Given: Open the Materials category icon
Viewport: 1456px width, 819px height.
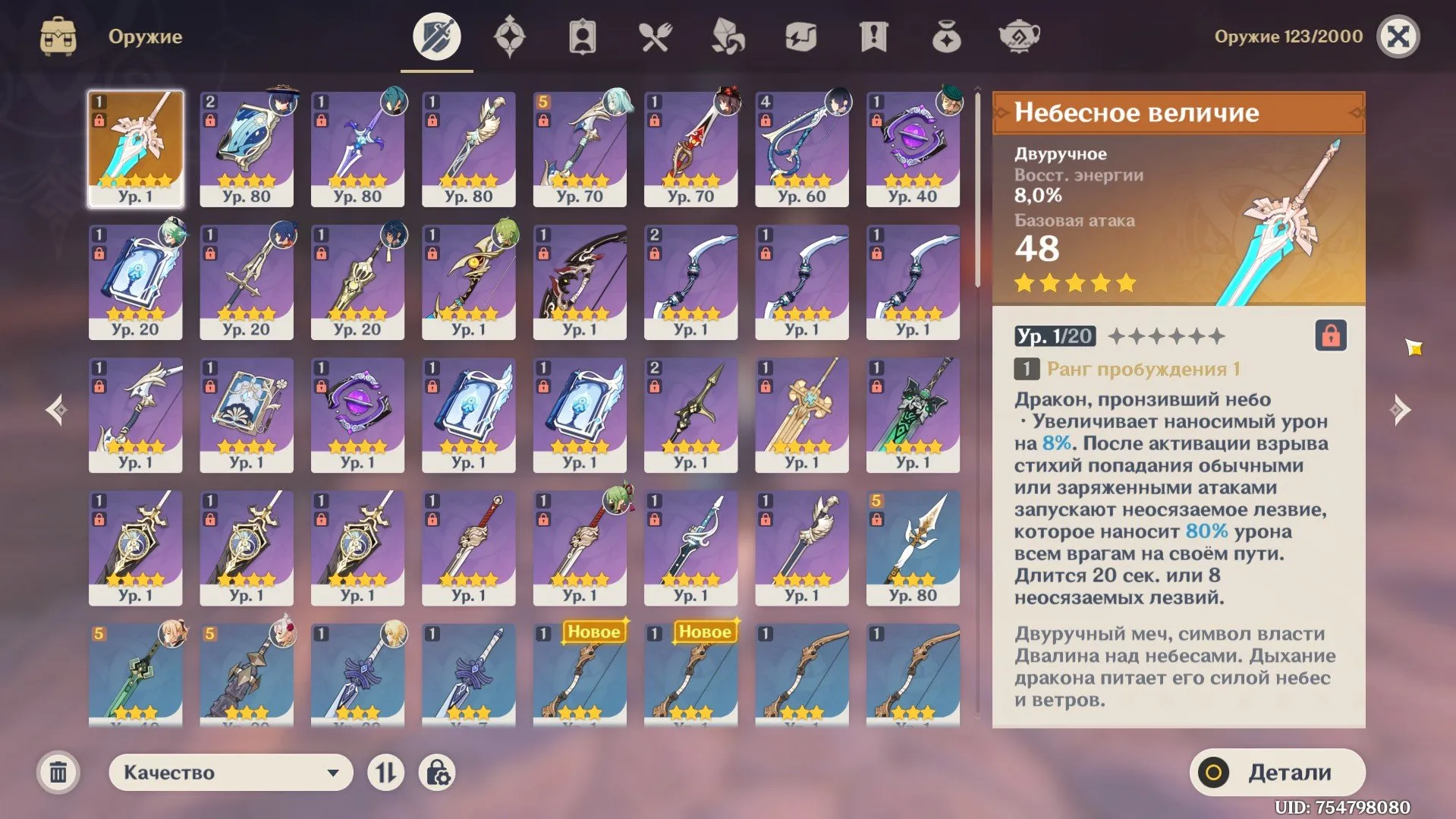Looking at the screenshot, I should pyautogui.click(x=728, y=35).
